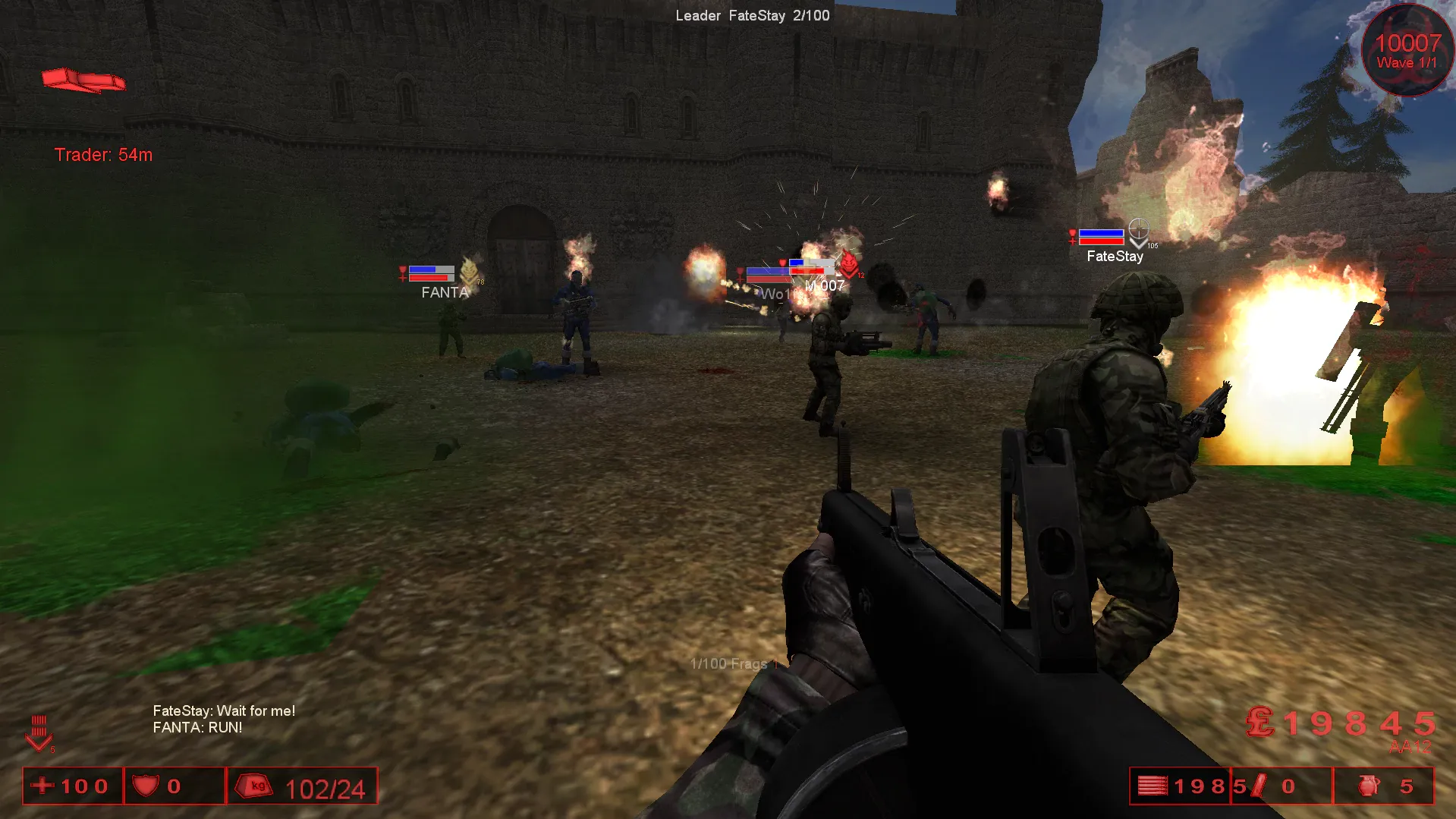This screenshot has height=819, width=1456.
Task: Click the perk rank icon above health
Action: [x=39, y=732]
